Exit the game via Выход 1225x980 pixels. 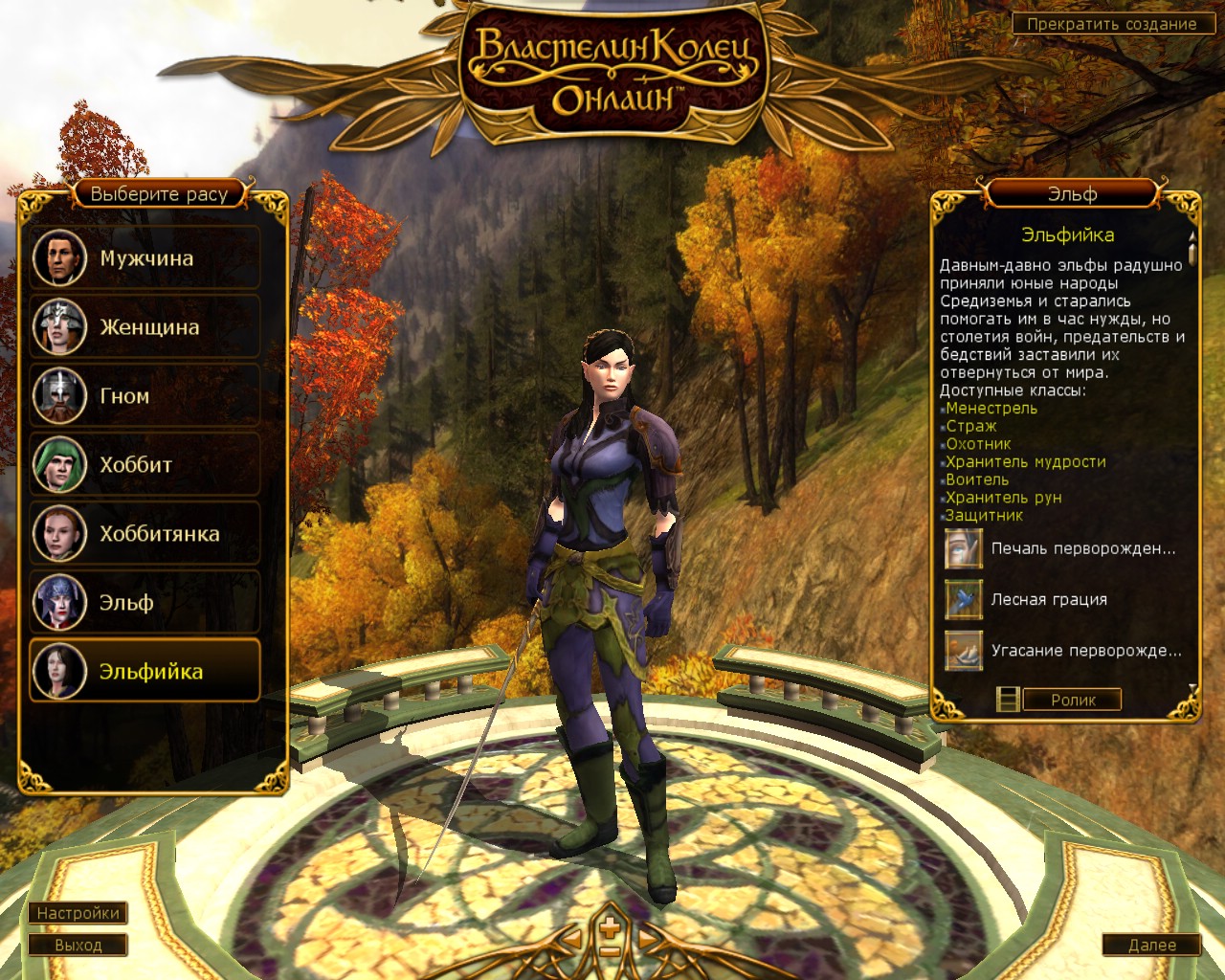tap(78, 945)
